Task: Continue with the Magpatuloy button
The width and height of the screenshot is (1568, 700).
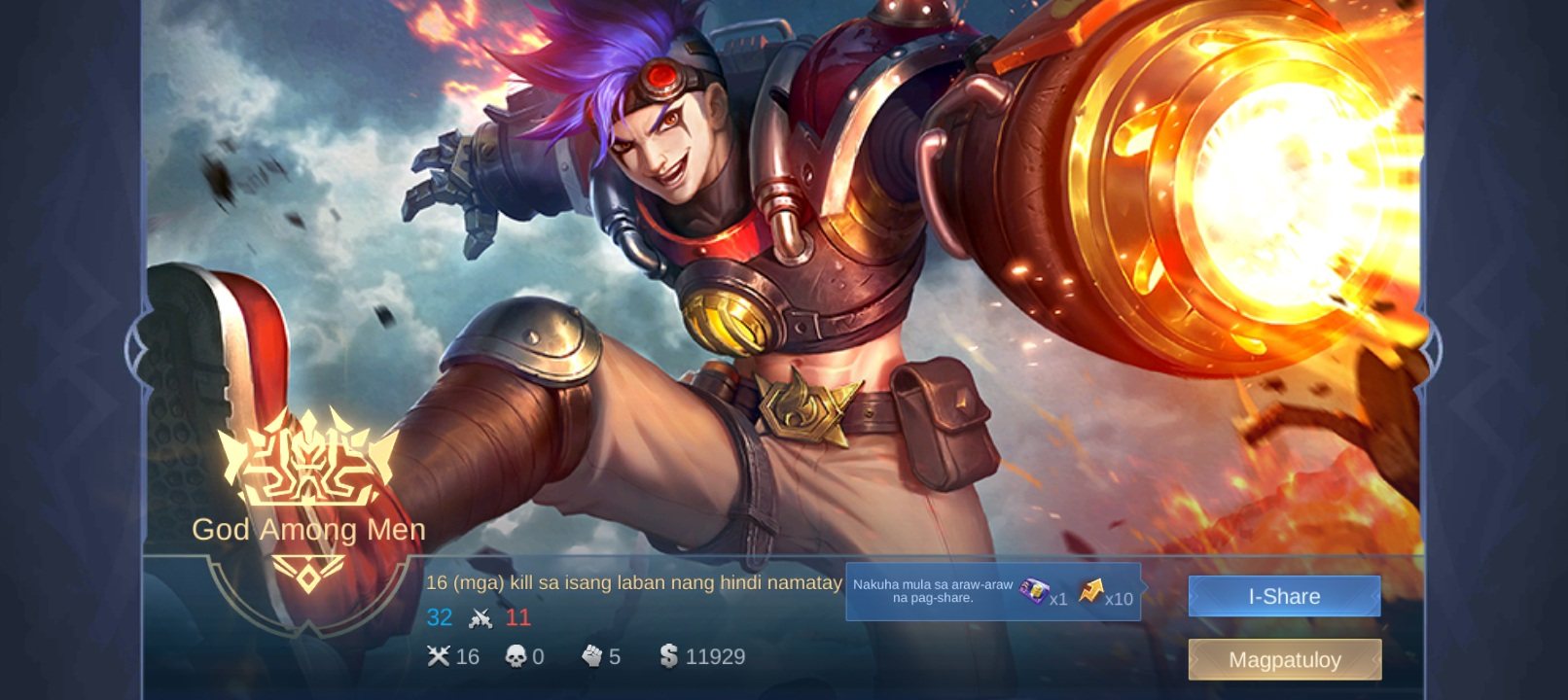Action: click(x=1284, y=659)
